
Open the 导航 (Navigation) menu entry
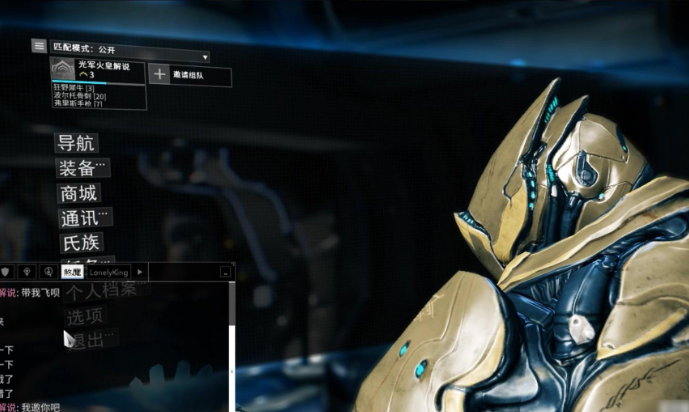tap(76, 143)
